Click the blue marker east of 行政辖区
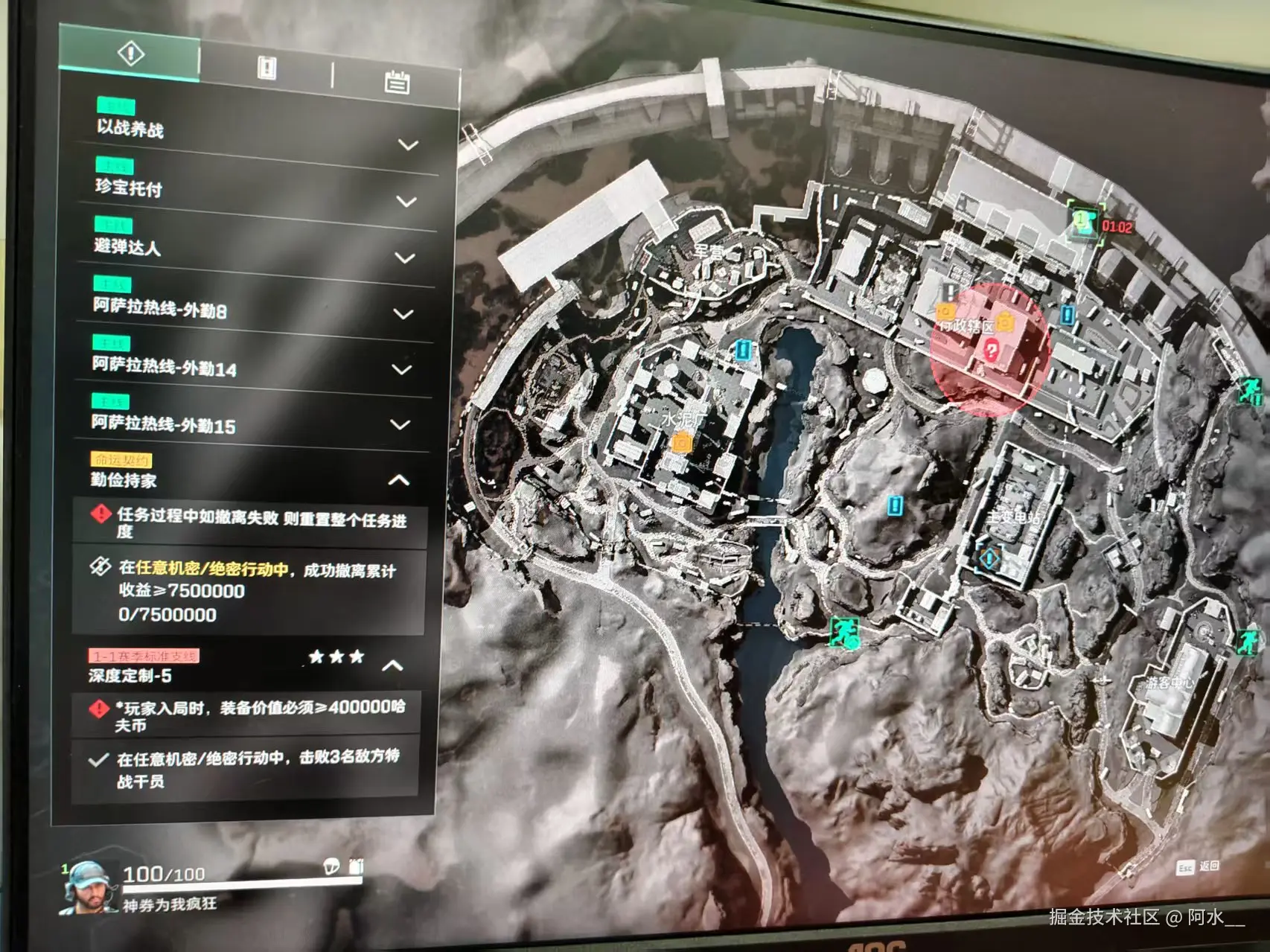This screenshot has width=1270, height=952. [x=1067, y=314]
